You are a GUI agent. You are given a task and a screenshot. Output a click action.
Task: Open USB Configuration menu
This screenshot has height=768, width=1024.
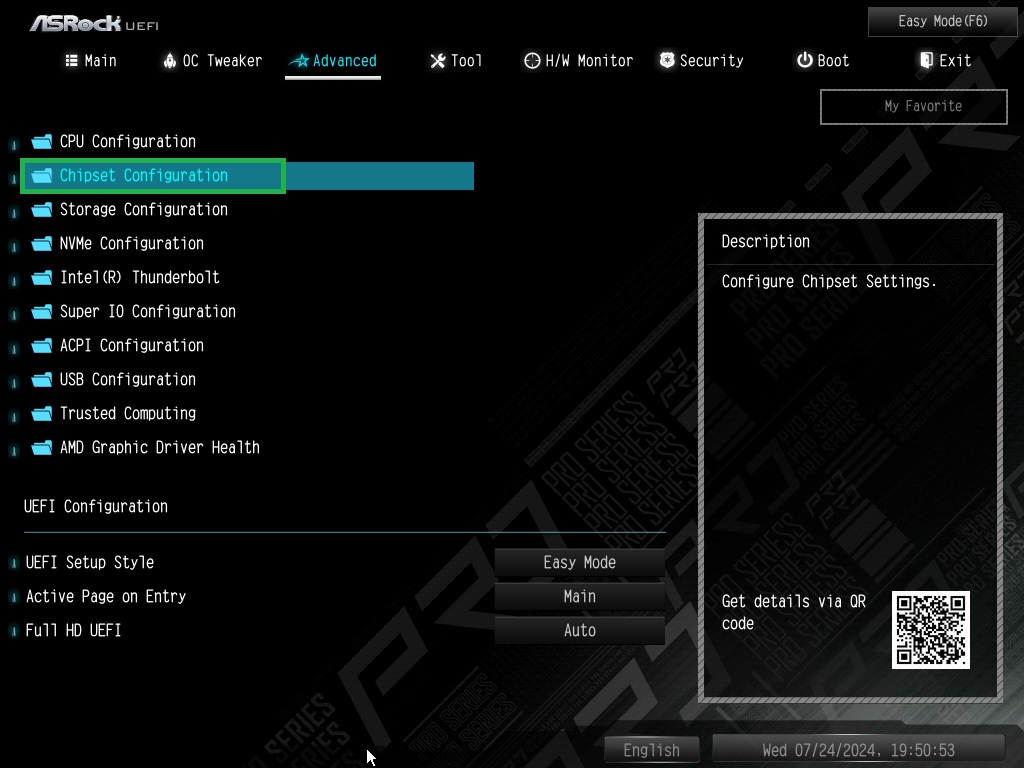click(127, 380)
